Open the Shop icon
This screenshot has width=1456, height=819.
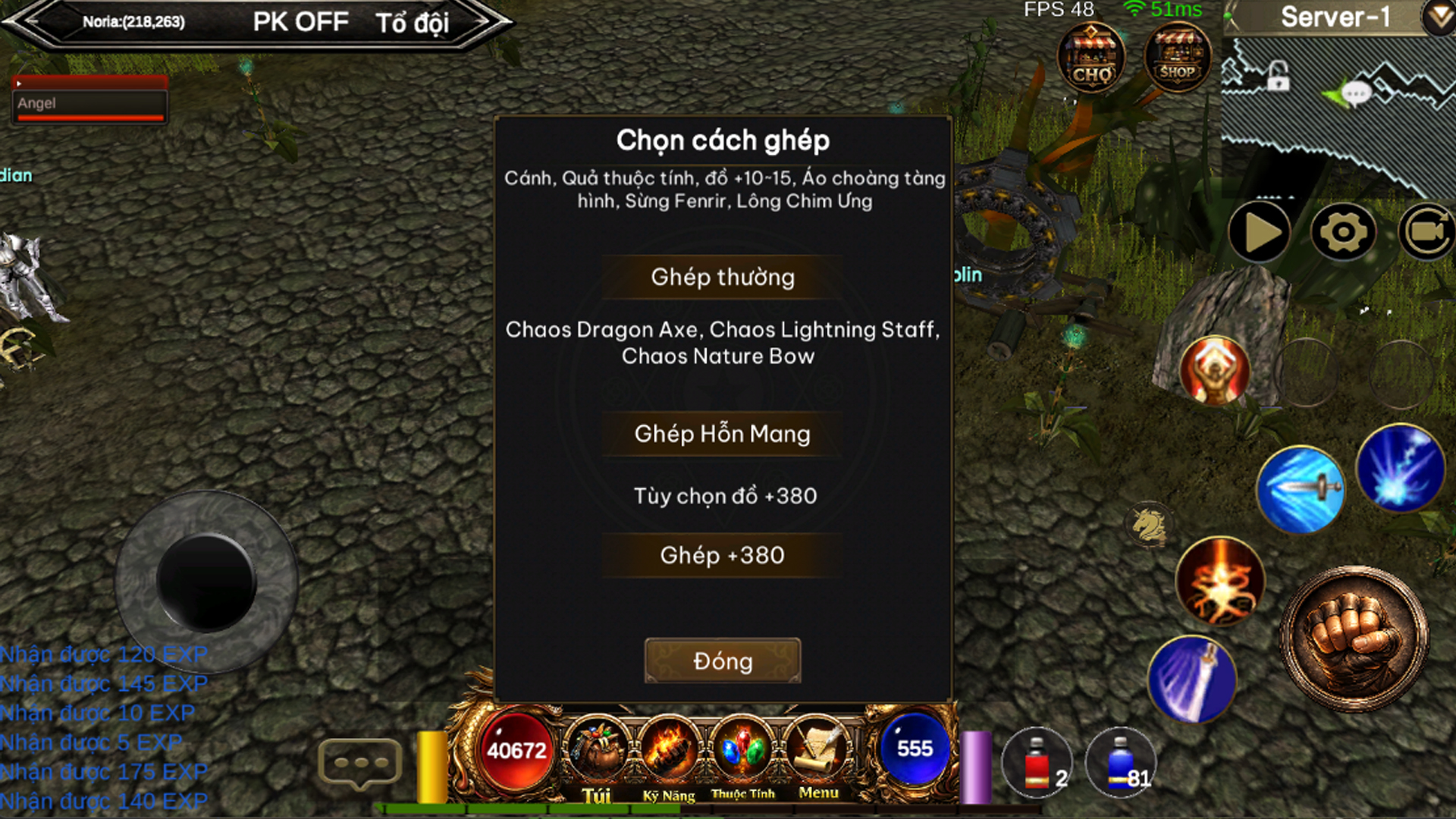pos(1177,58)
